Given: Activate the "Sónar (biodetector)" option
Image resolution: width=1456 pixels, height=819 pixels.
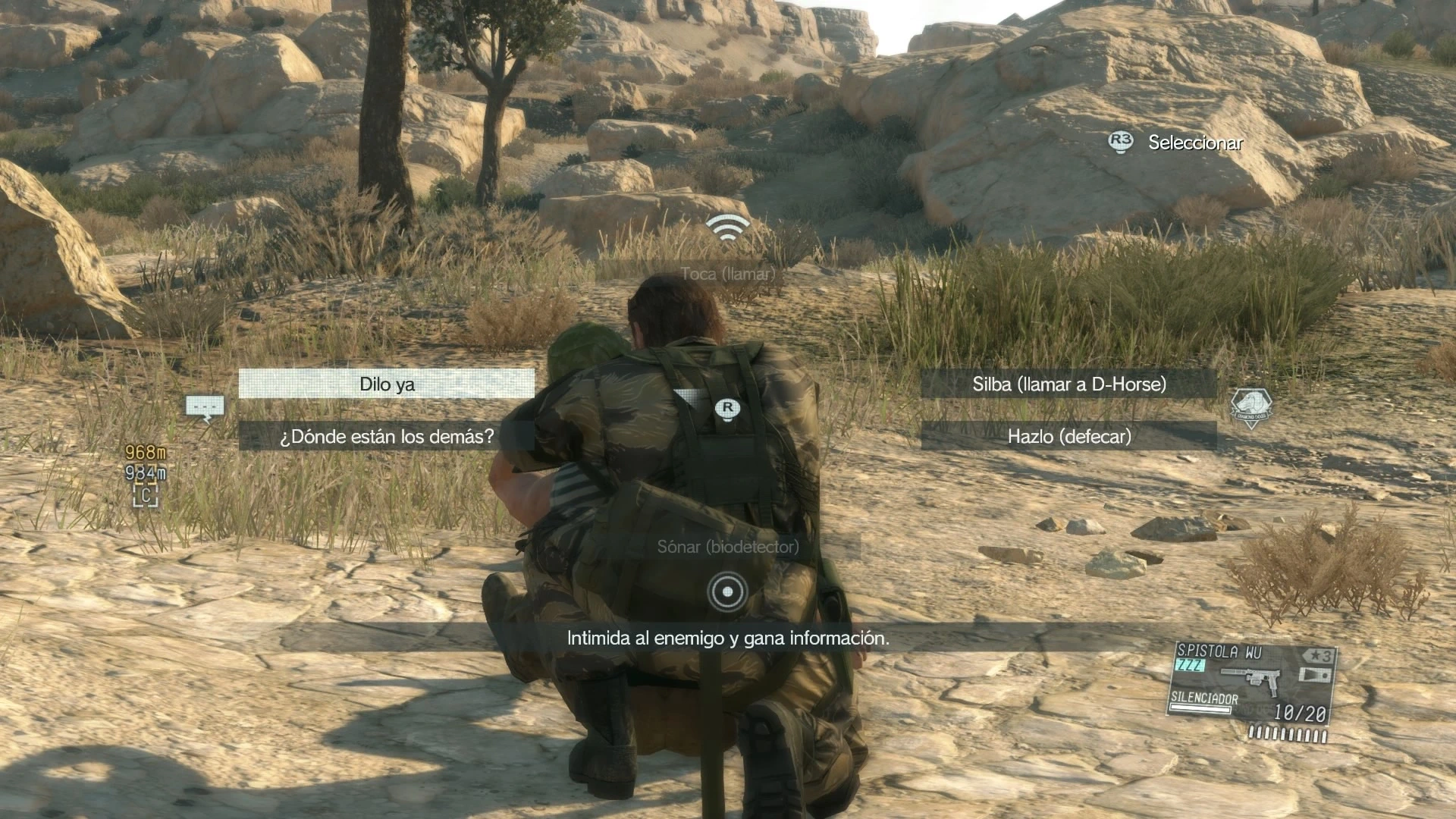Looking at the screenshot, I should [727, 547].
